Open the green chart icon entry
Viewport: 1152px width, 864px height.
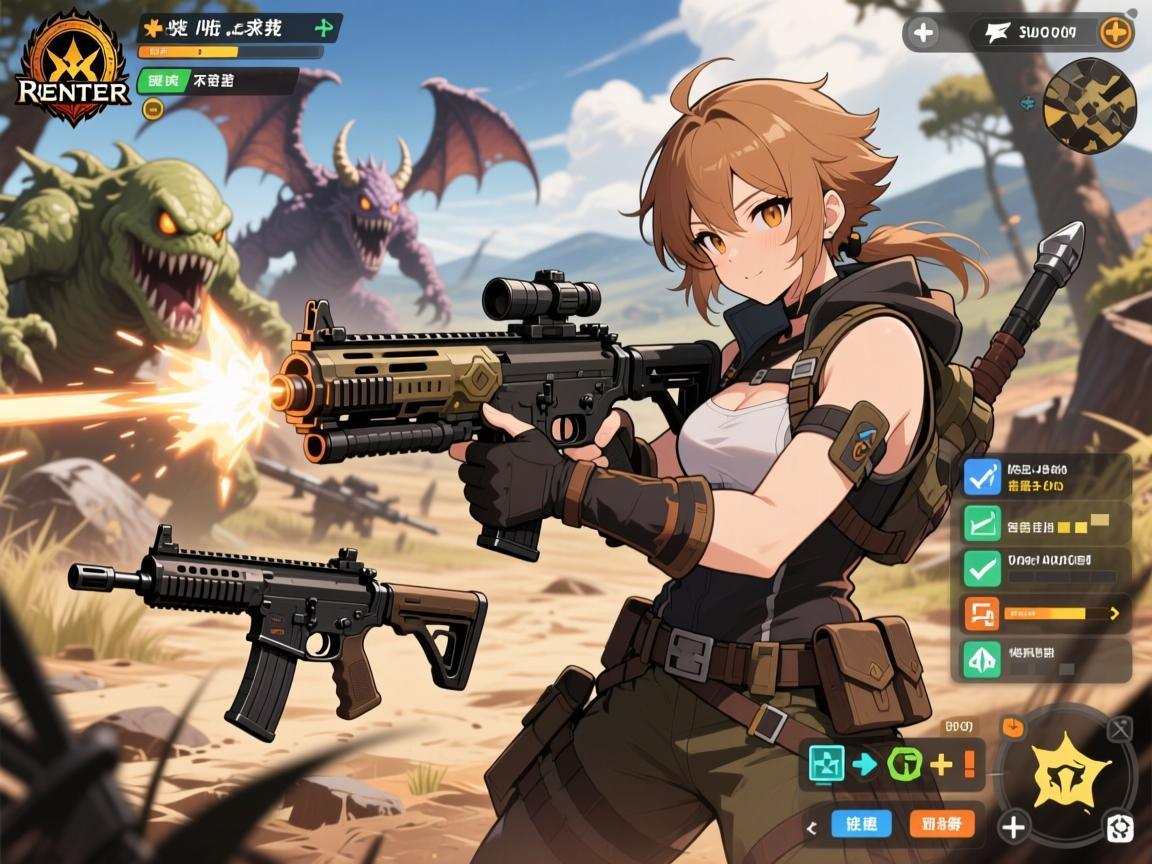tap(981, 524)
